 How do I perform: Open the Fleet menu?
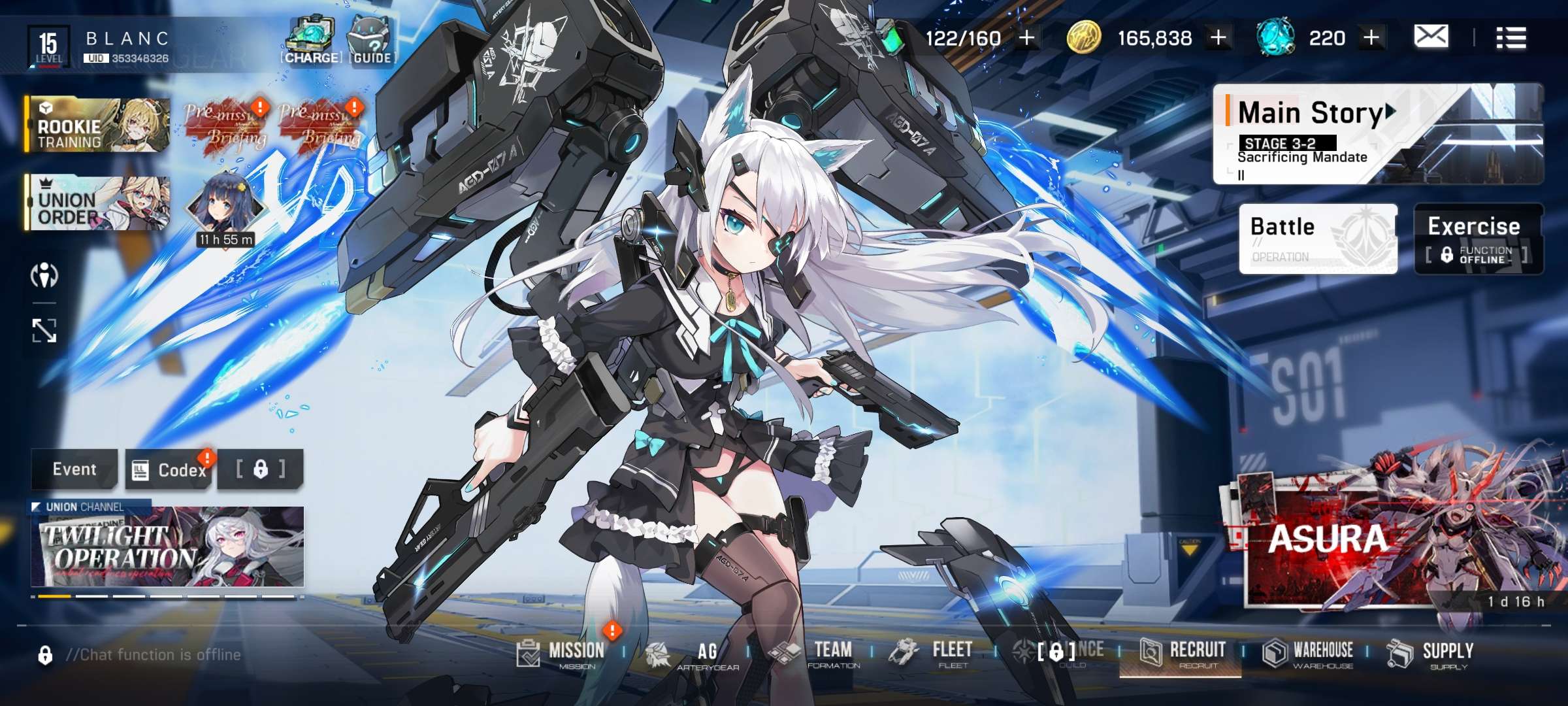pos(936,653)
